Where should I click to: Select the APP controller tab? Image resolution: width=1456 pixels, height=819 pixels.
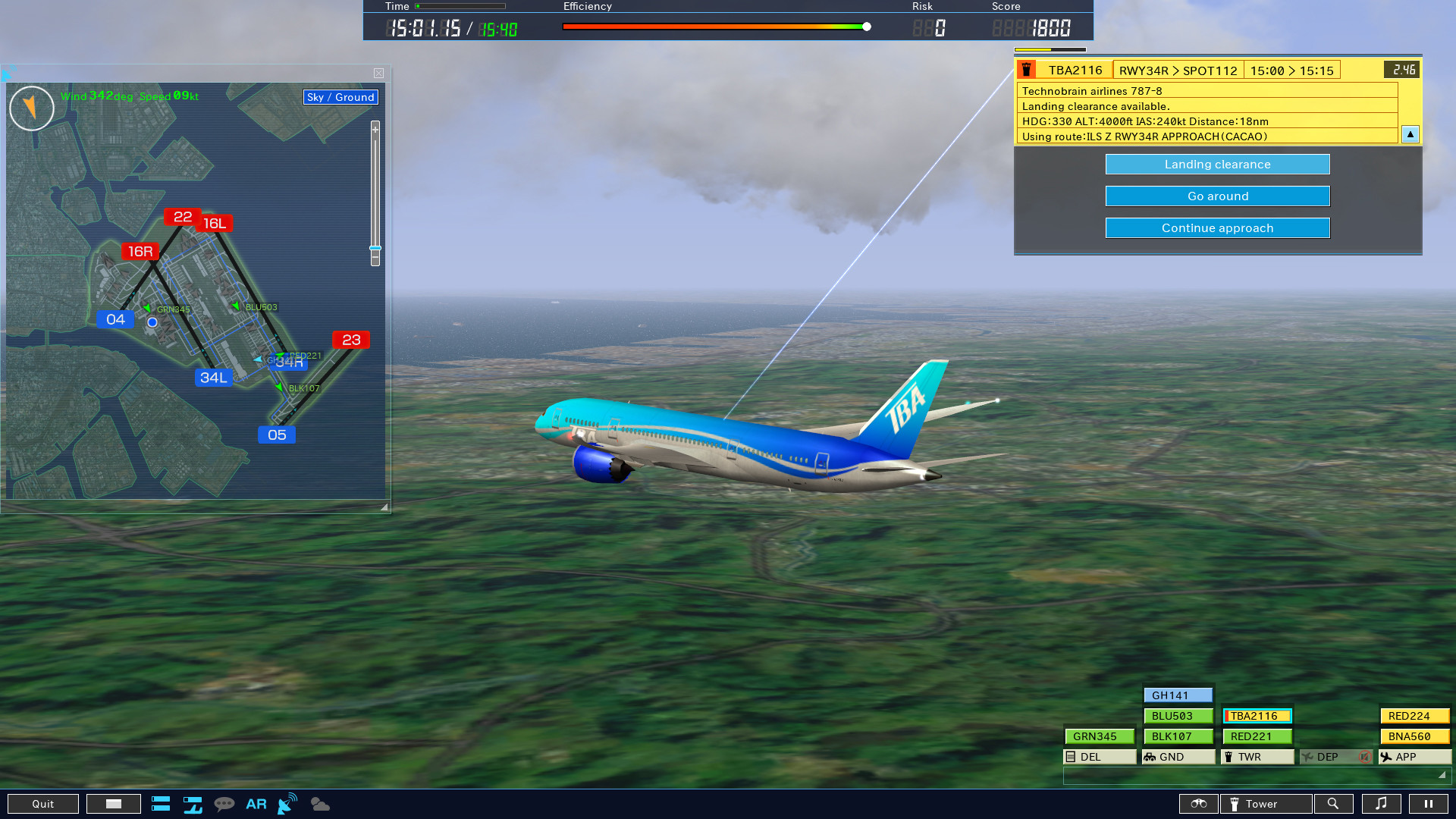click(1414, 756)
